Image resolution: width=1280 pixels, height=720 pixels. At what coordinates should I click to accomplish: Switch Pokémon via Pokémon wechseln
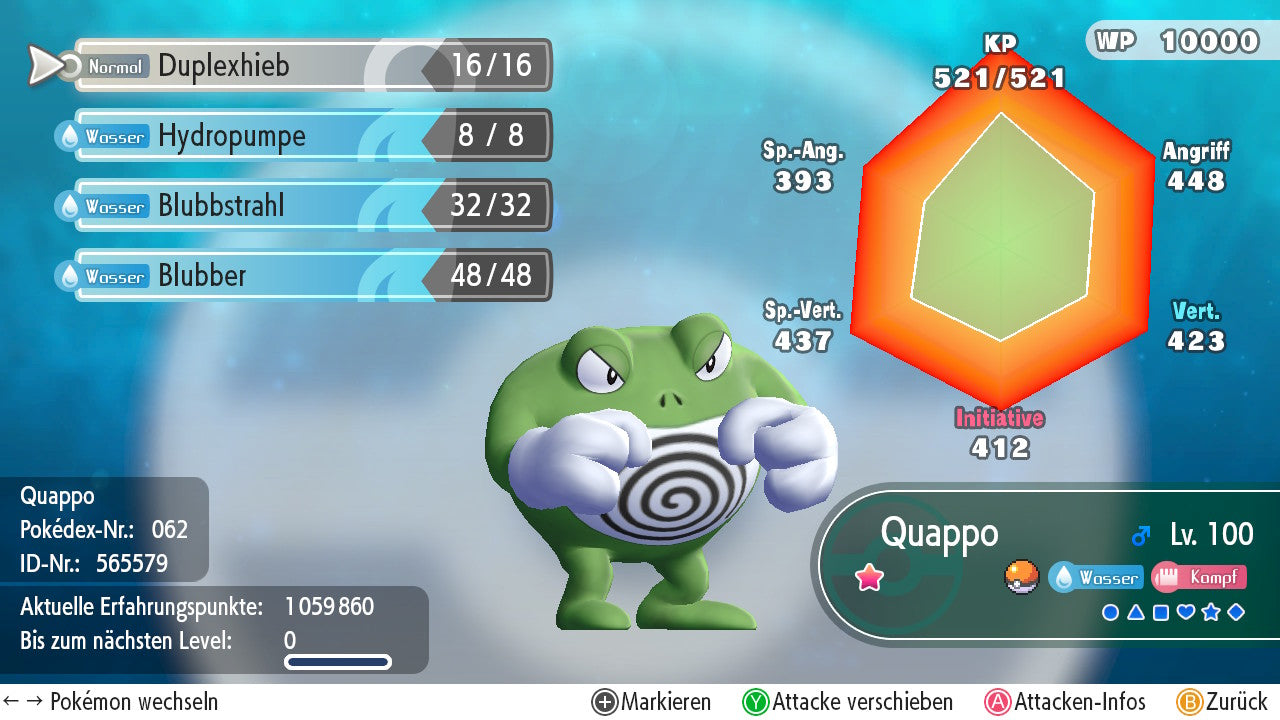pos(111,702)
